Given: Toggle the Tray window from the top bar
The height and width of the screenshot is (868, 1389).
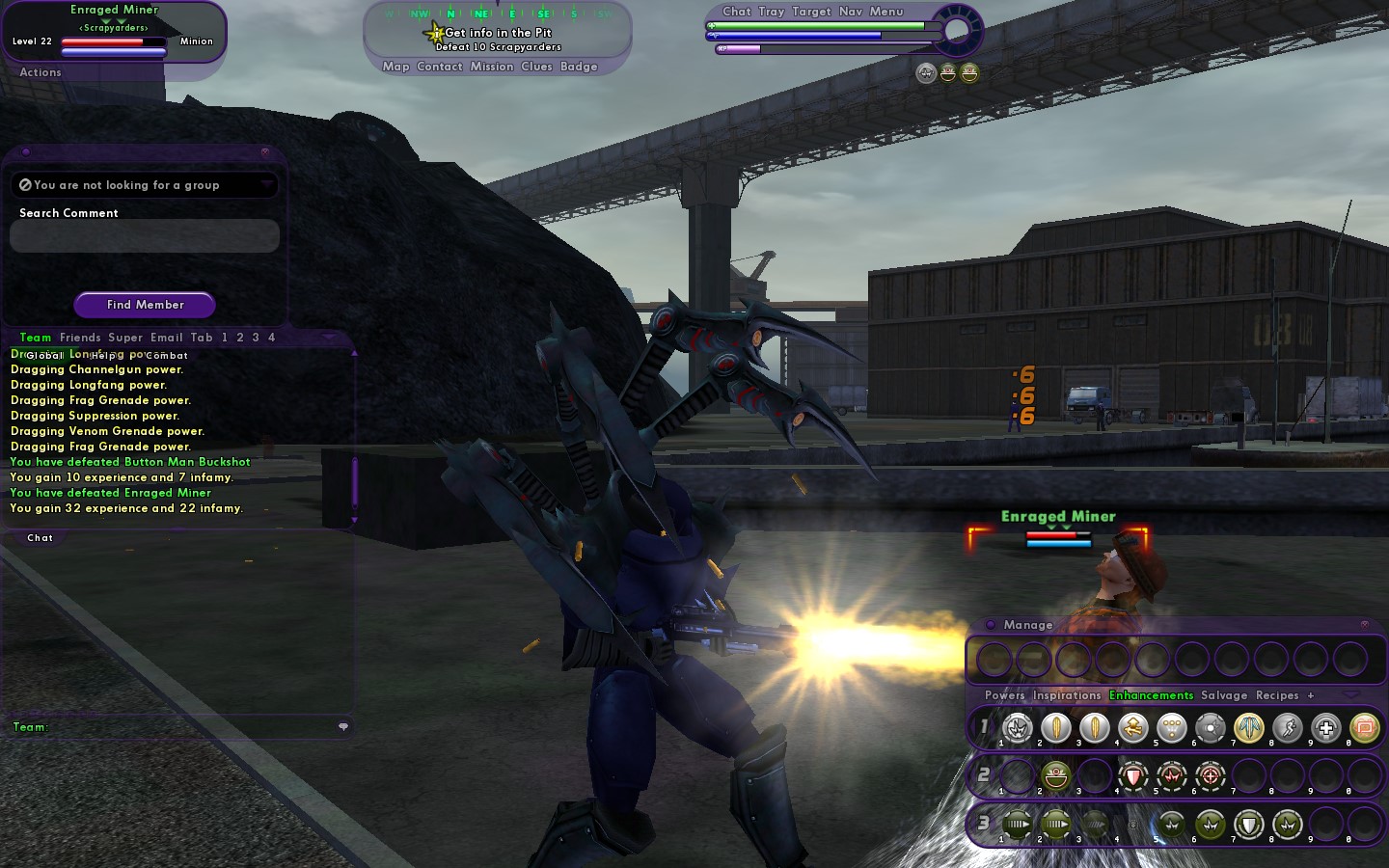Looking at the screenshot, I should click(x=772, y=12).
